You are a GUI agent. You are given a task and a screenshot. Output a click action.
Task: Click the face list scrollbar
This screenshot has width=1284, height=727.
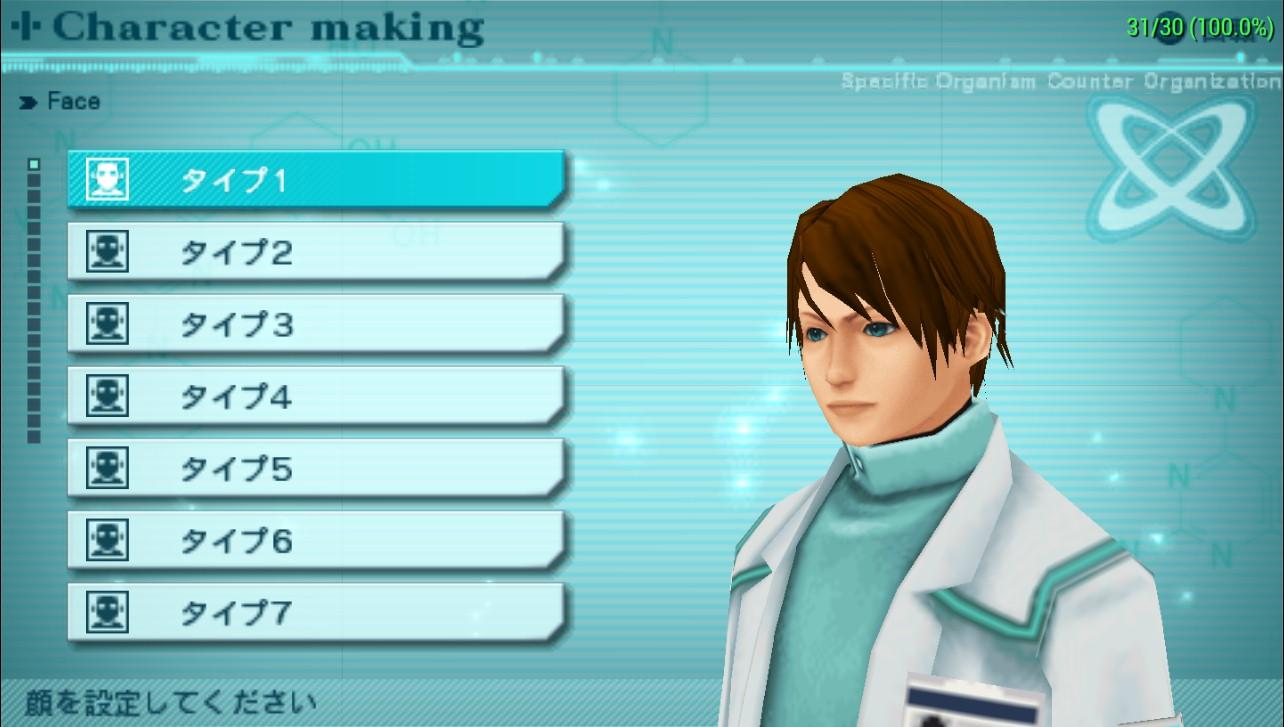[34, 300]
